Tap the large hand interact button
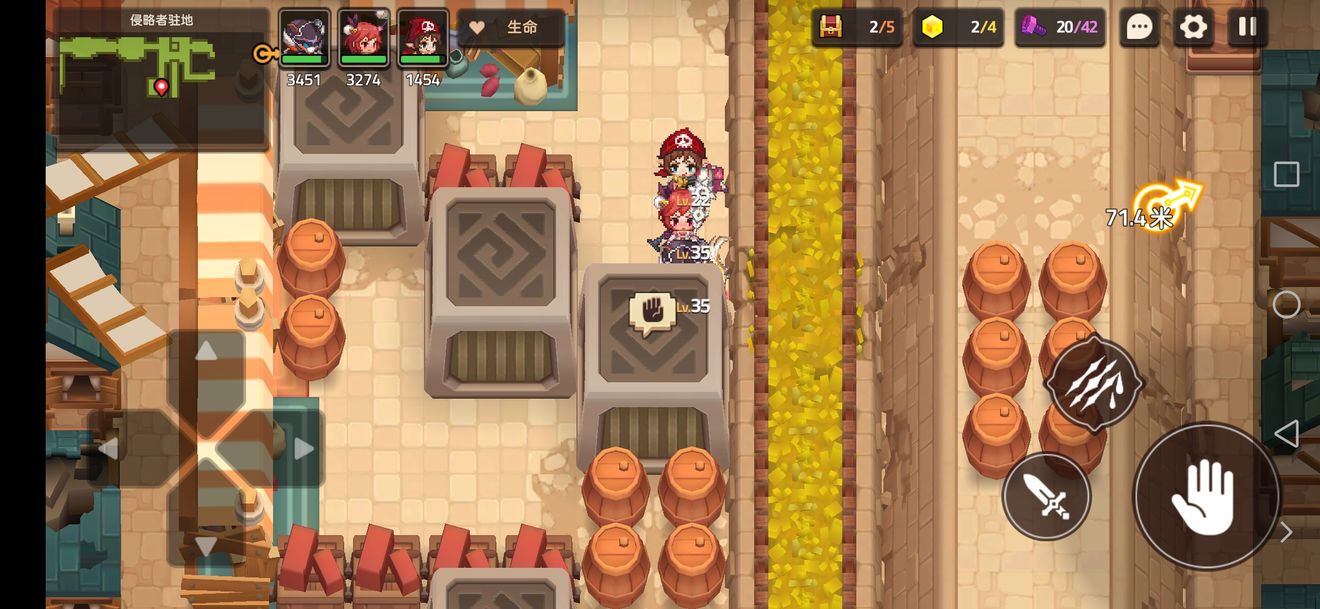This screenshot has height=609, width=1320. [1206, 497]
